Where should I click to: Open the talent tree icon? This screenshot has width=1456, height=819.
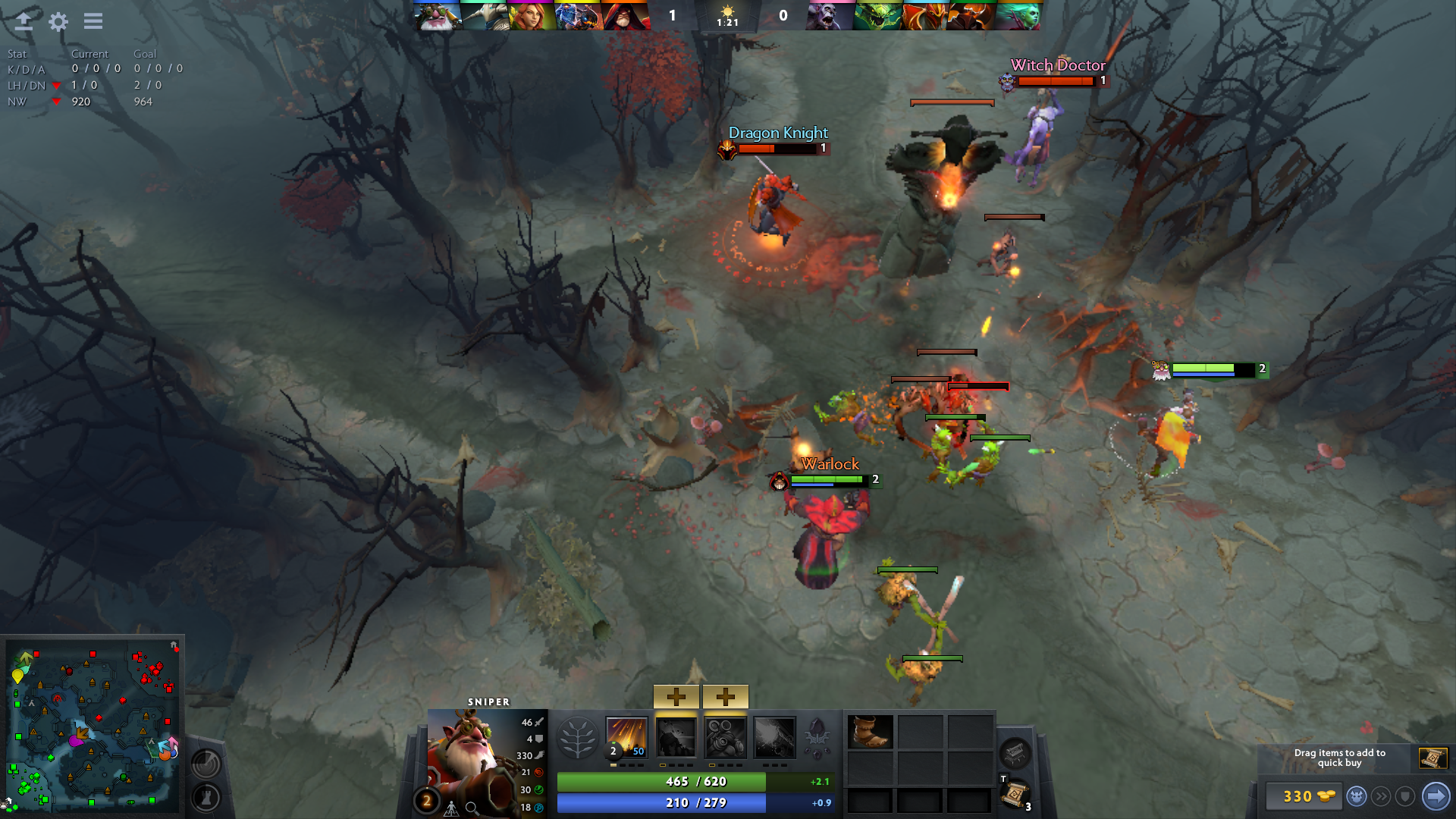coord(577,737)
